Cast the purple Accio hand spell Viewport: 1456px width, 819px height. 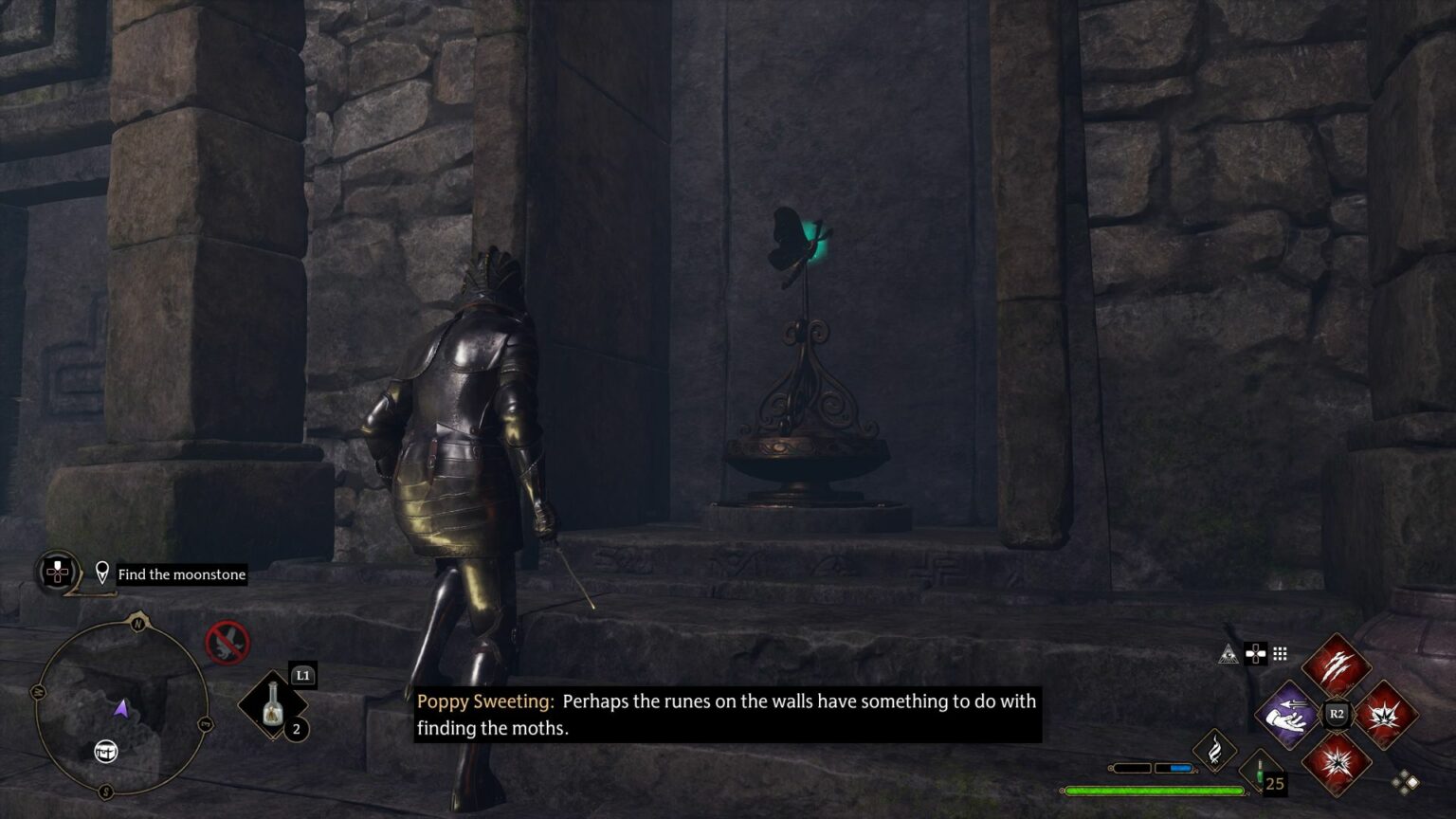coord(1286,715)
